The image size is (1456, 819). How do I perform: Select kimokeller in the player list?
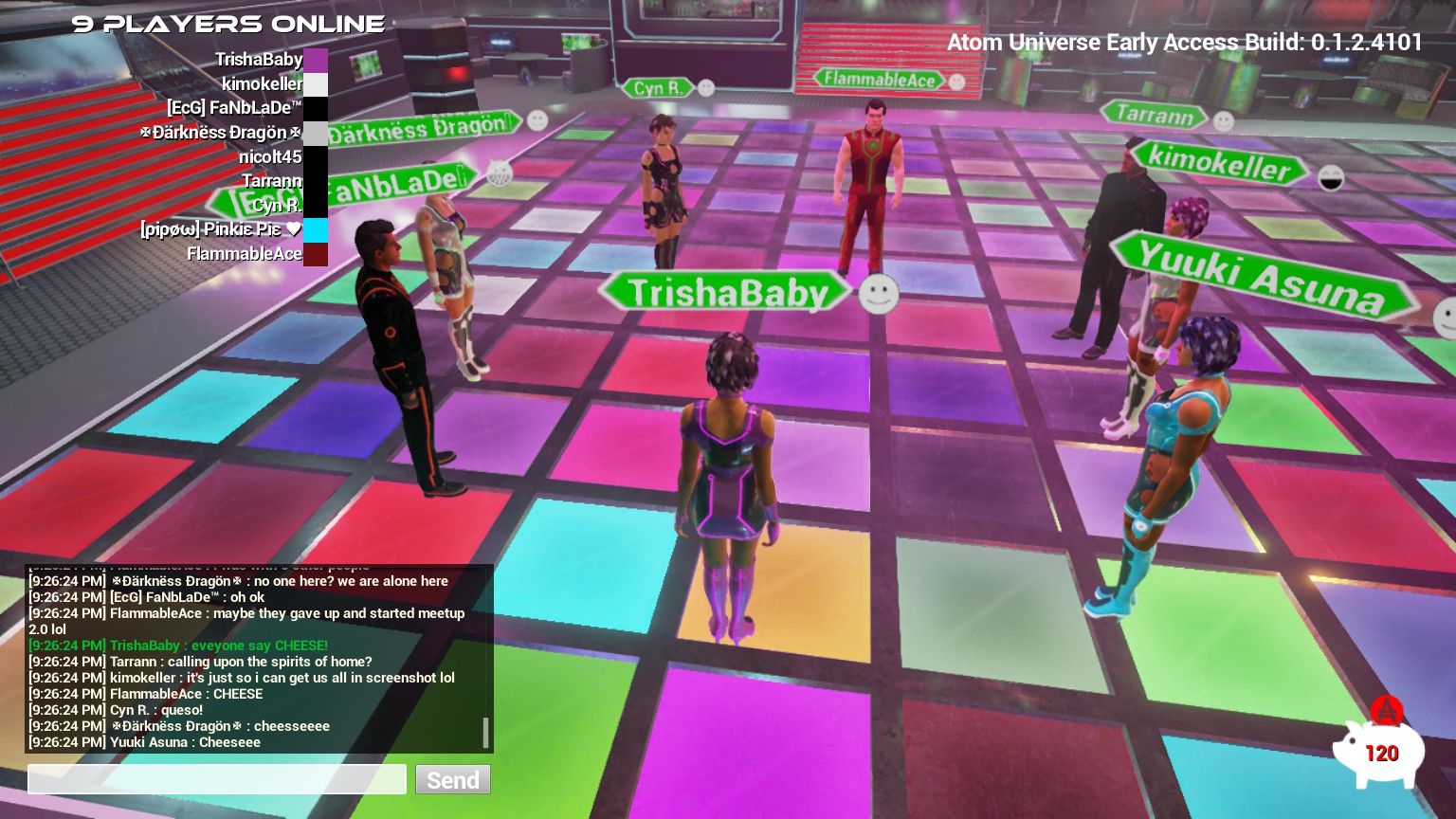262,83
